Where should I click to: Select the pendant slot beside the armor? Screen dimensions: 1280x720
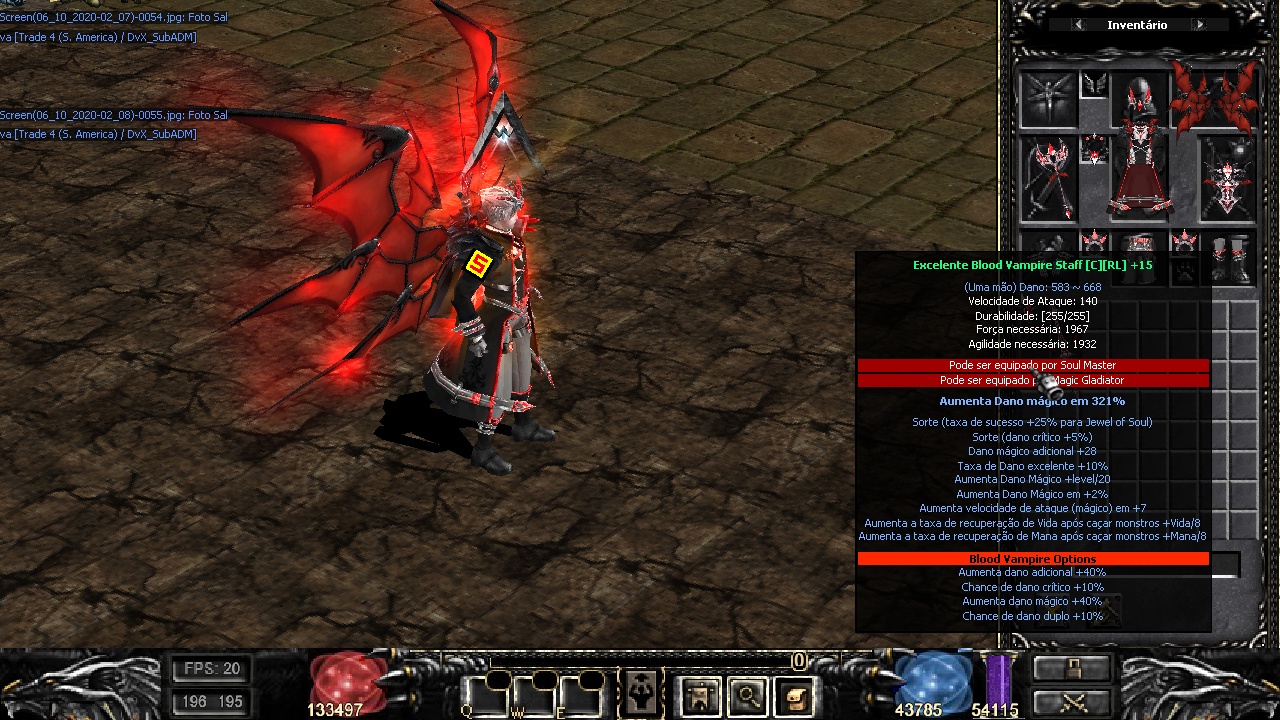click(1095, 150)
